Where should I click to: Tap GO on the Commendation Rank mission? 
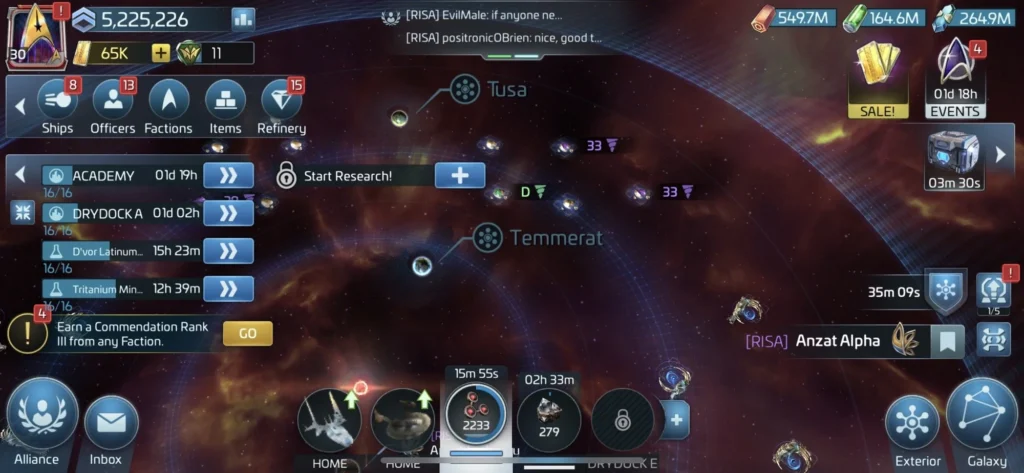coord(247,333)
